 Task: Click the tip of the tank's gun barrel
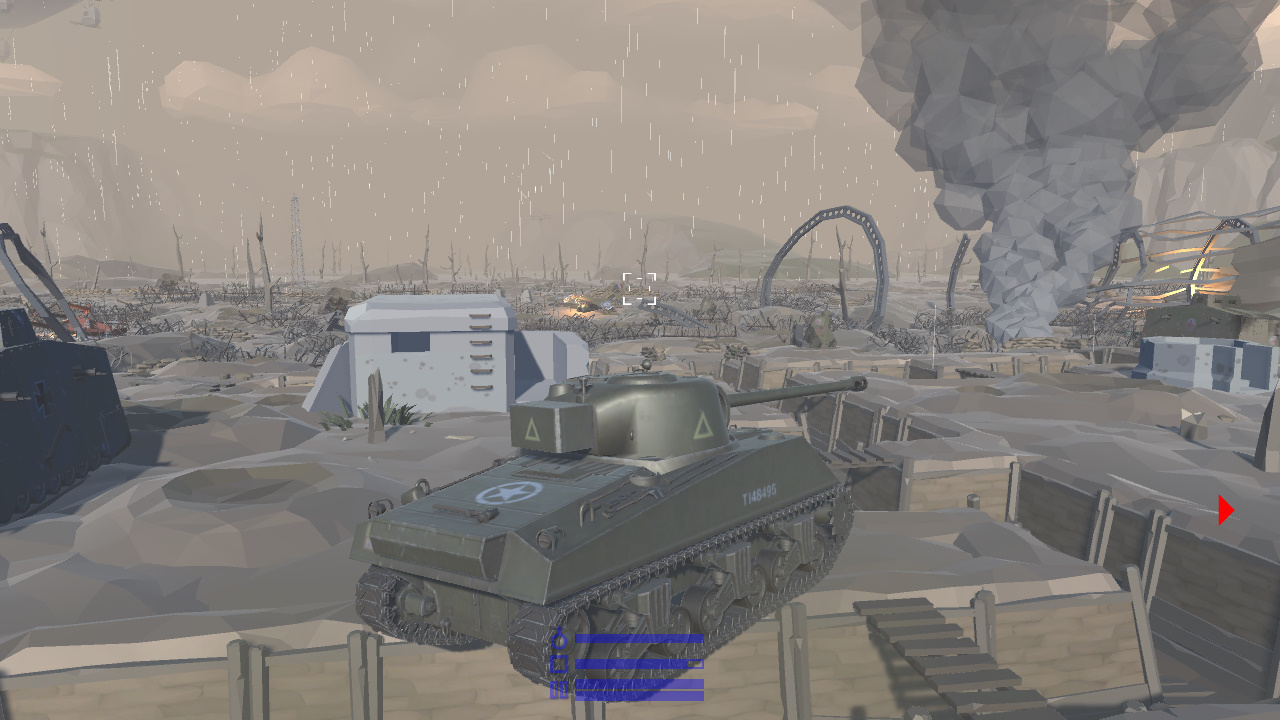[x=861, y=381]
